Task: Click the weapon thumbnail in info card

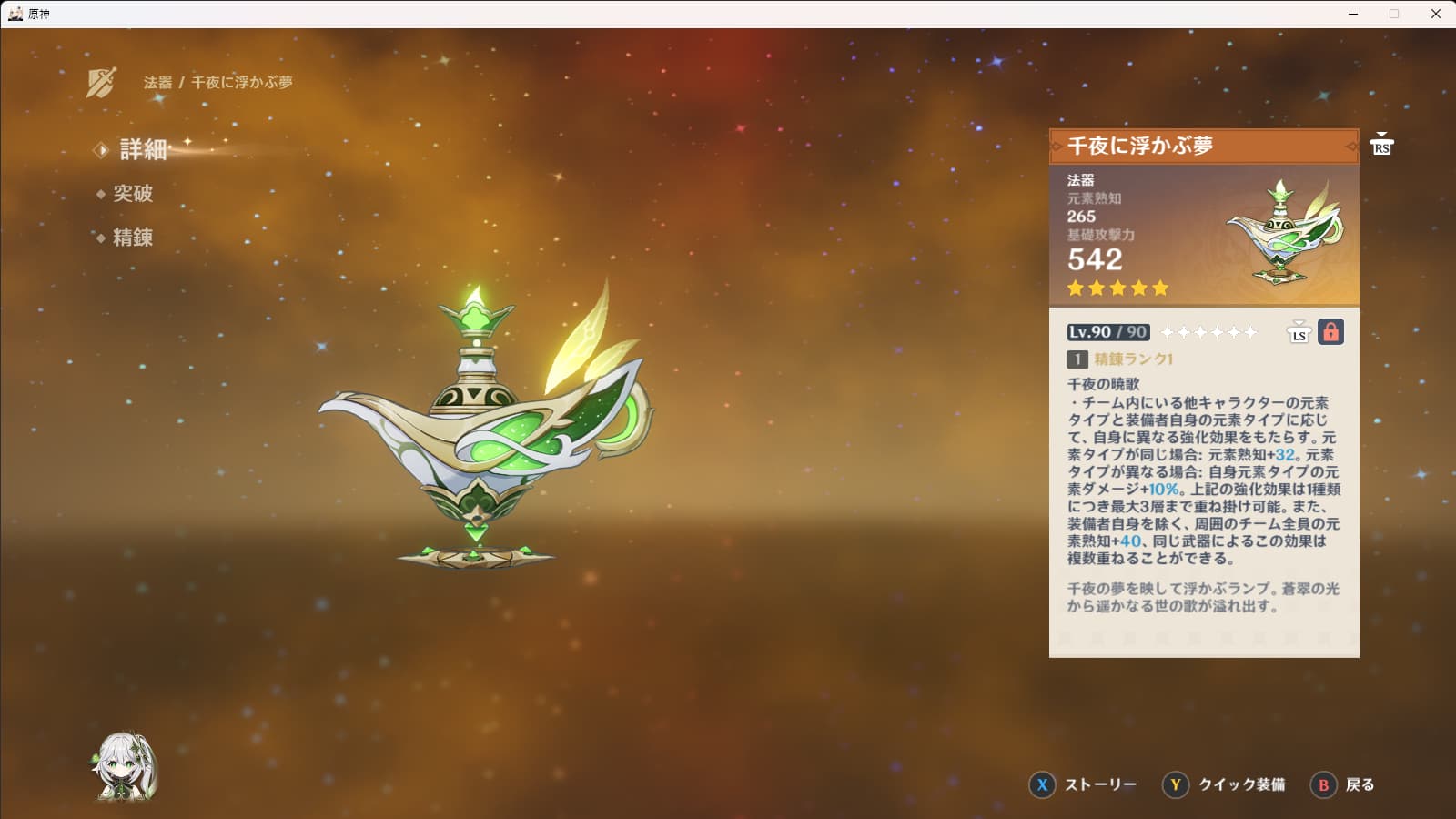Action: point(1284,233)
